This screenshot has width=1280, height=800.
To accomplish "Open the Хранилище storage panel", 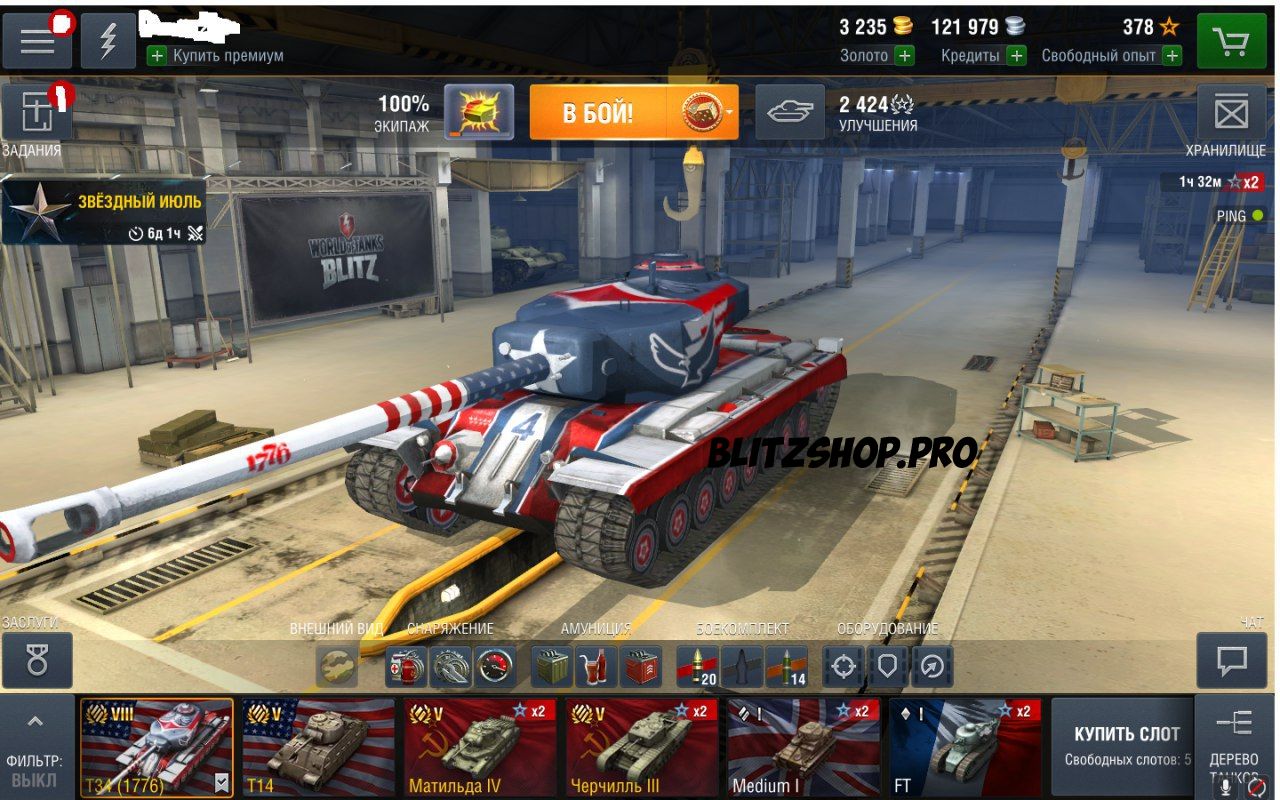I will pyautogui.click(x=1234, y=113).
